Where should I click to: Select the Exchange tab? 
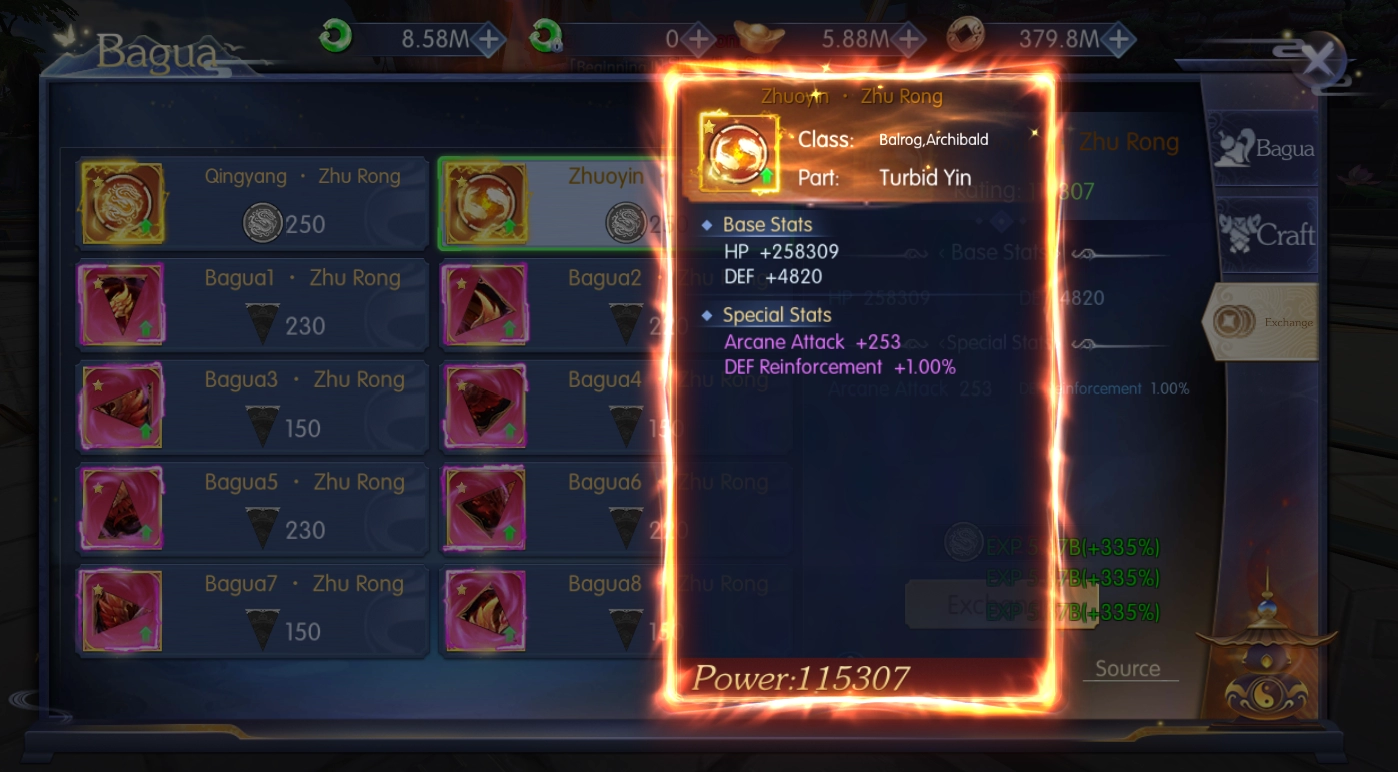click(1262, 322)
